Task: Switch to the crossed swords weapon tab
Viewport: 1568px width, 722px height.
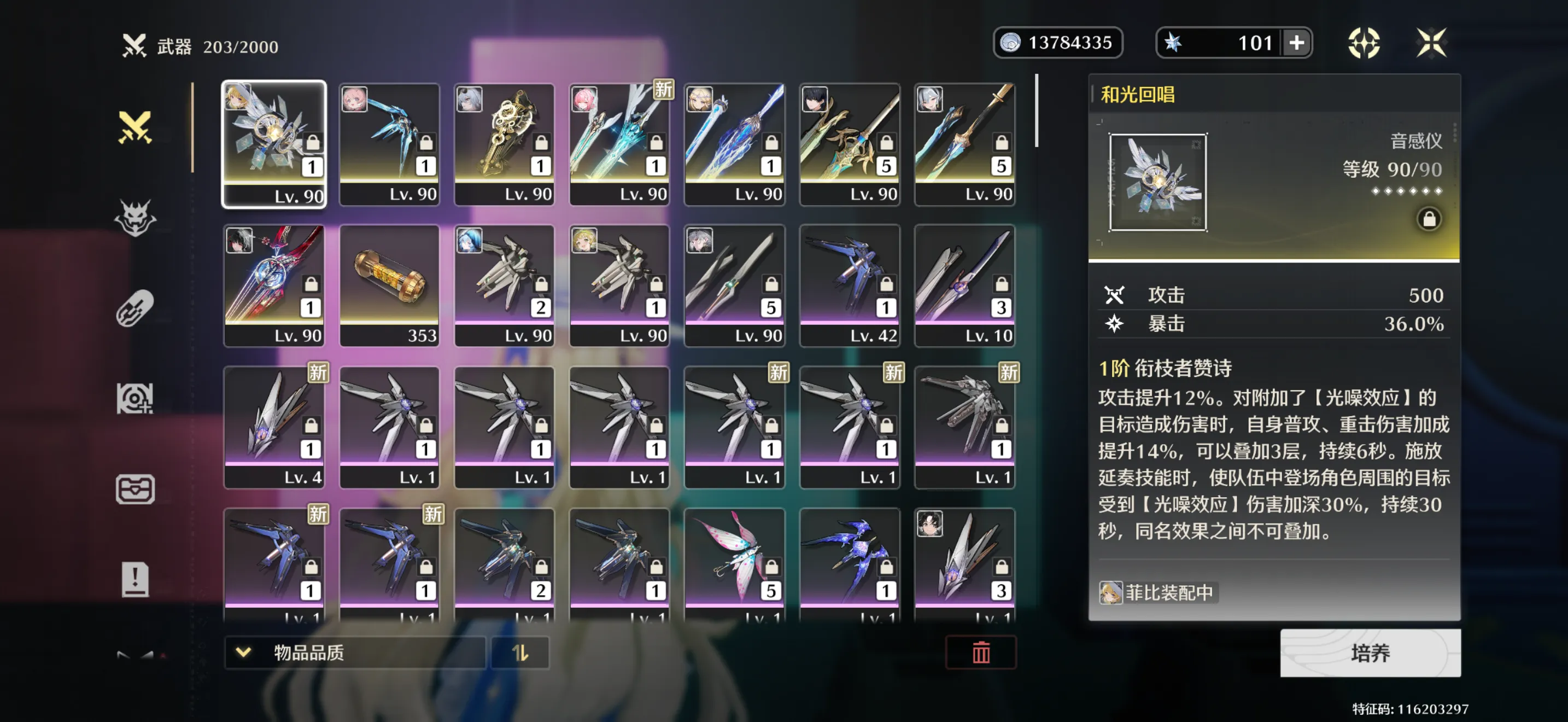Action: pos(135,127)
